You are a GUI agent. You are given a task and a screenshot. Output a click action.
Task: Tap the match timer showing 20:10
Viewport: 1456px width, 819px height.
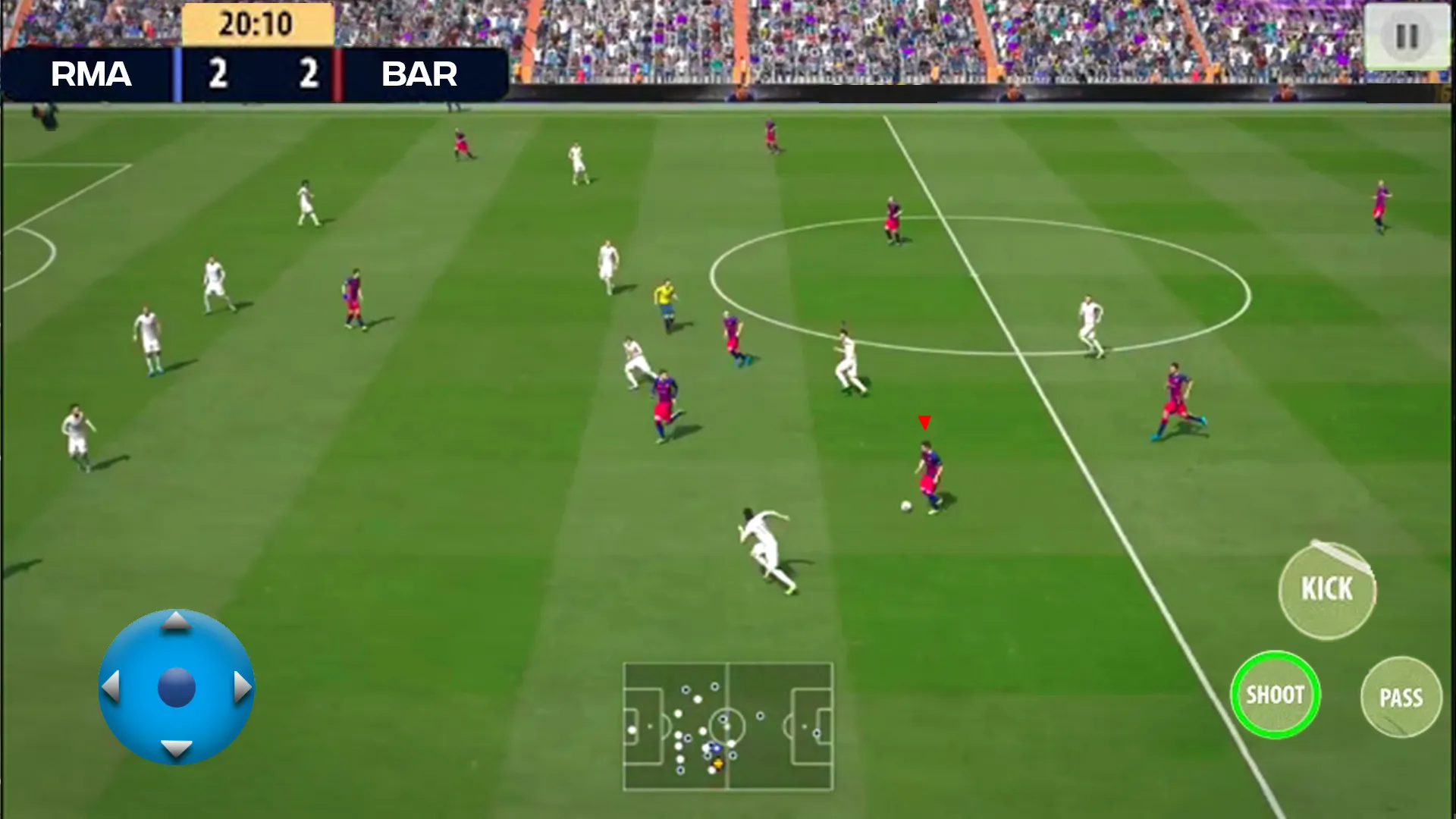tap(258, 23)
